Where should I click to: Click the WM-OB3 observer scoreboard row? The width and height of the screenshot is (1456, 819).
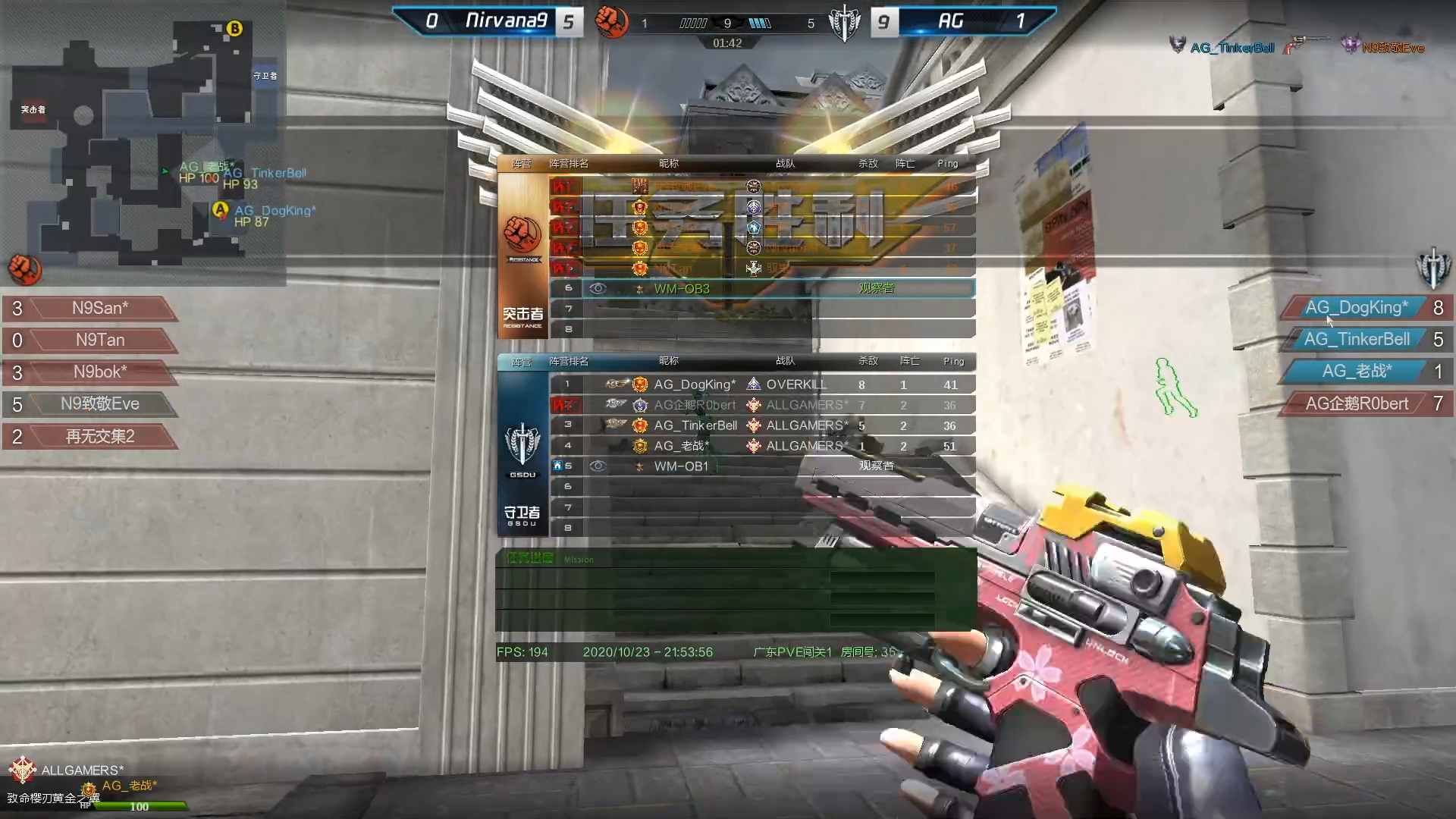[x=762, y=289]
